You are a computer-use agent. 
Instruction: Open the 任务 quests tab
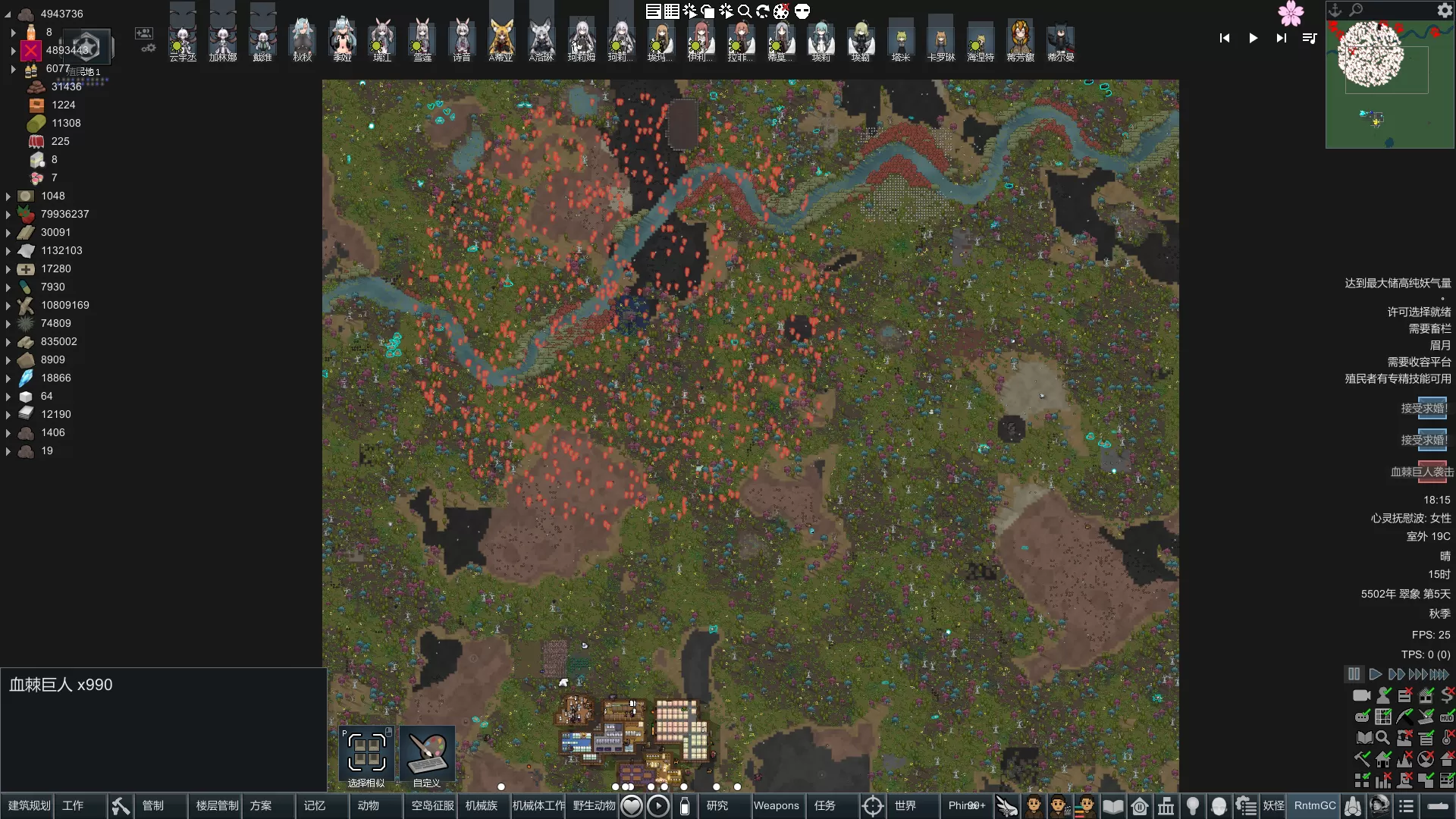(825, 805)
